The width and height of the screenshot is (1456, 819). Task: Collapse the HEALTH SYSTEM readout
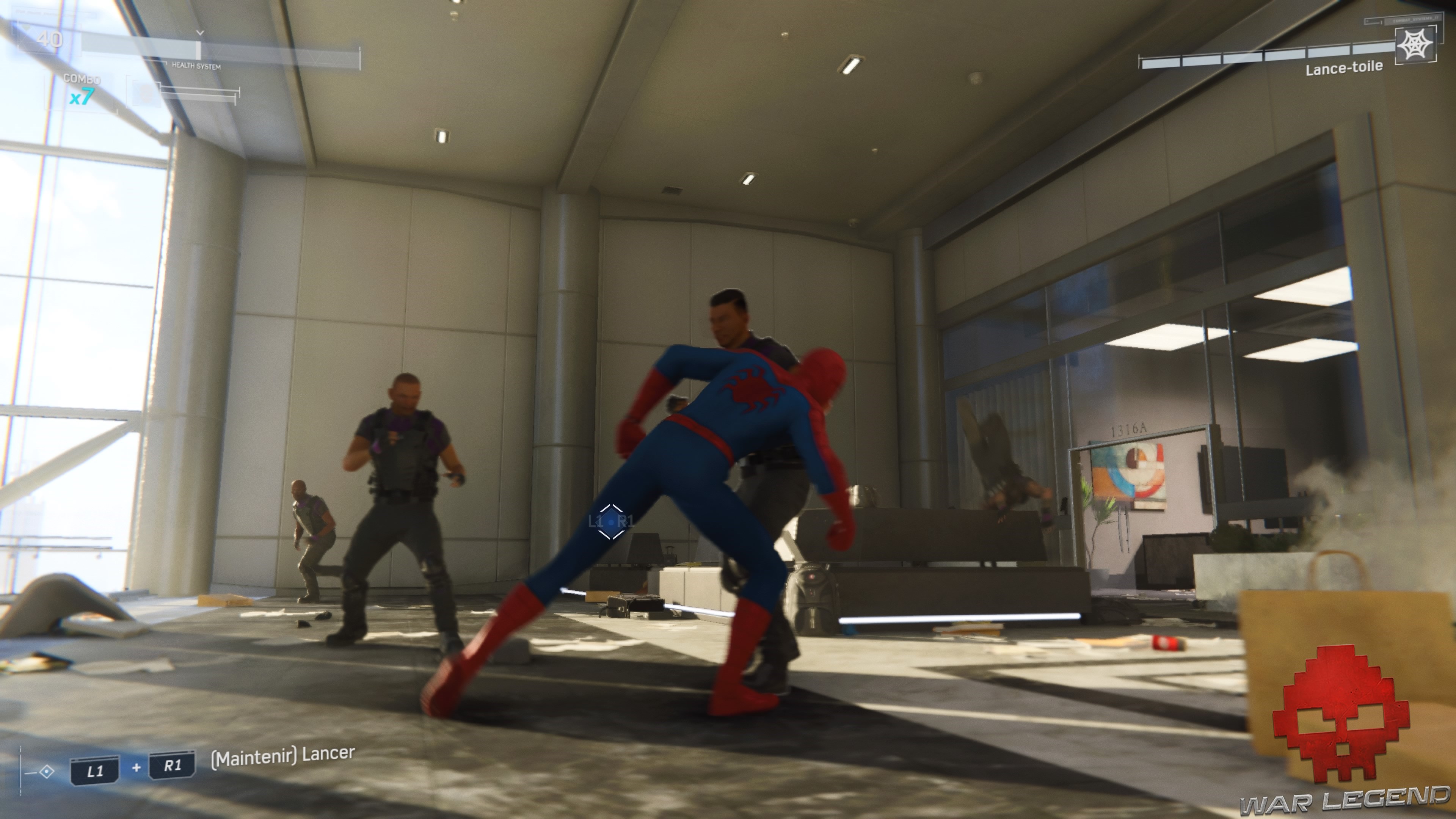click(197, 67)
